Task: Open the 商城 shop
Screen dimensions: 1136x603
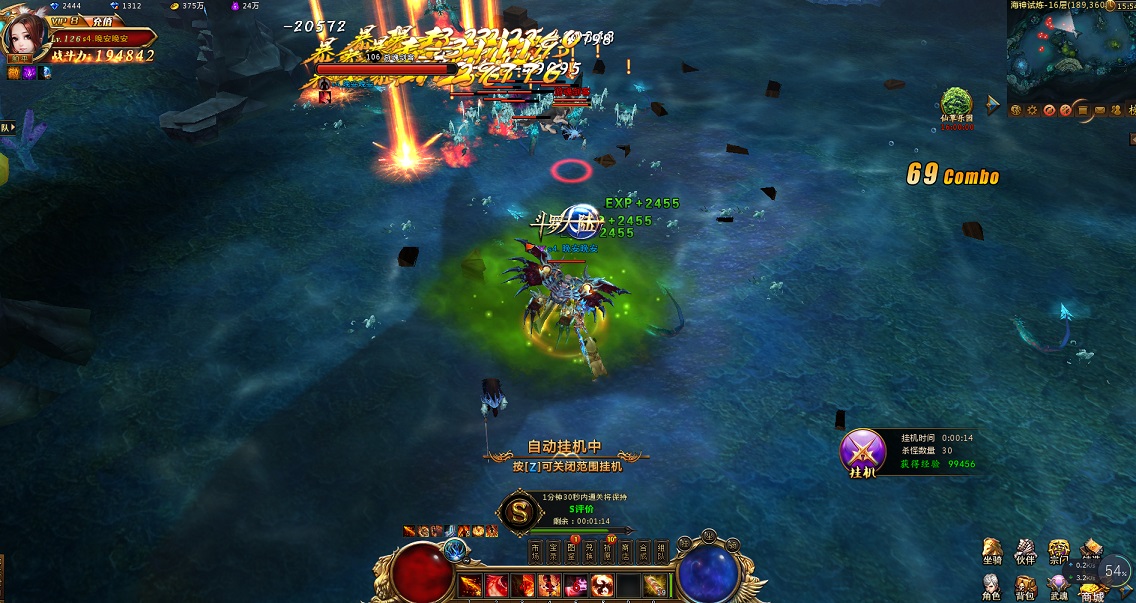Action: tap(1091, 590)
